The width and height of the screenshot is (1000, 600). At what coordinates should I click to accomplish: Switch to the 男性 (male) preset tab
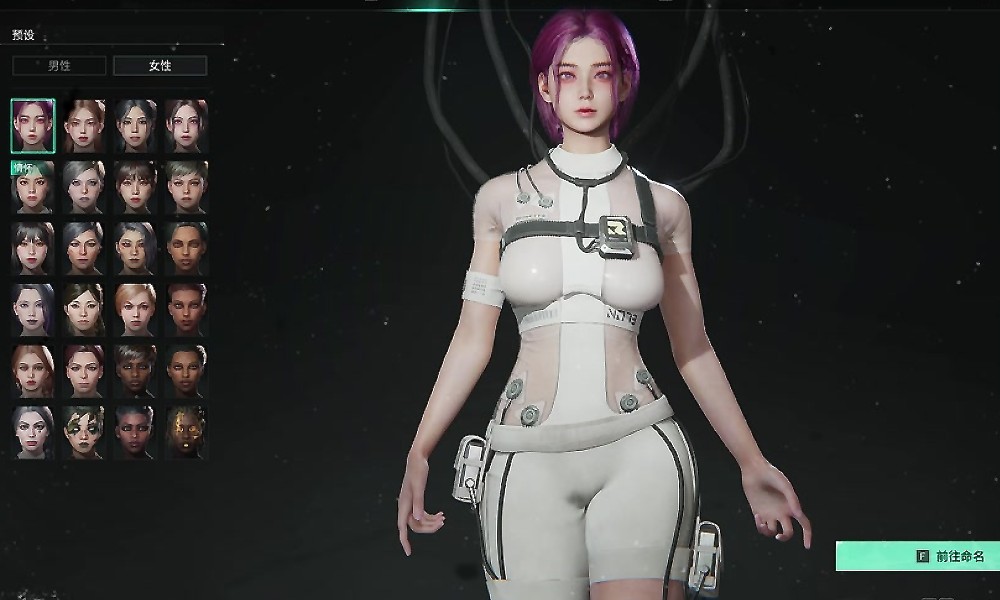(59, 66)
